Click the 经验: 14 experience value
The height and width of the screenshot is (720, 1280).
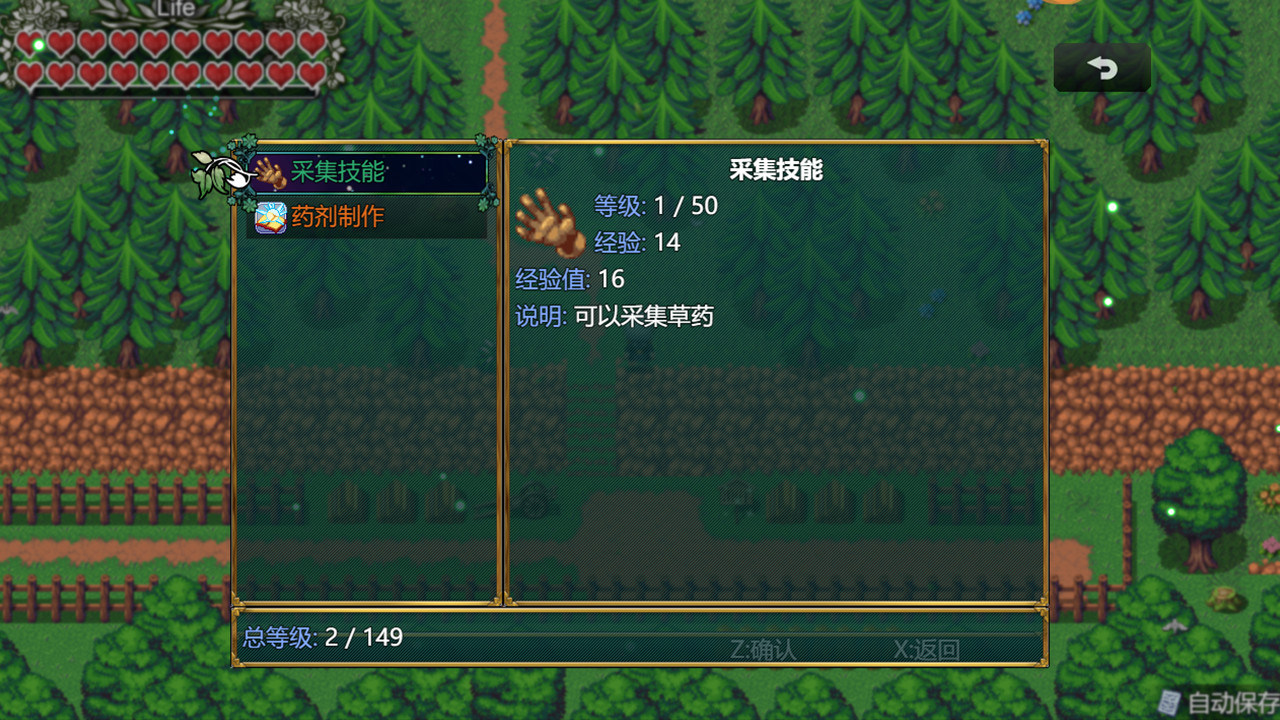click(x=637, y=242)
